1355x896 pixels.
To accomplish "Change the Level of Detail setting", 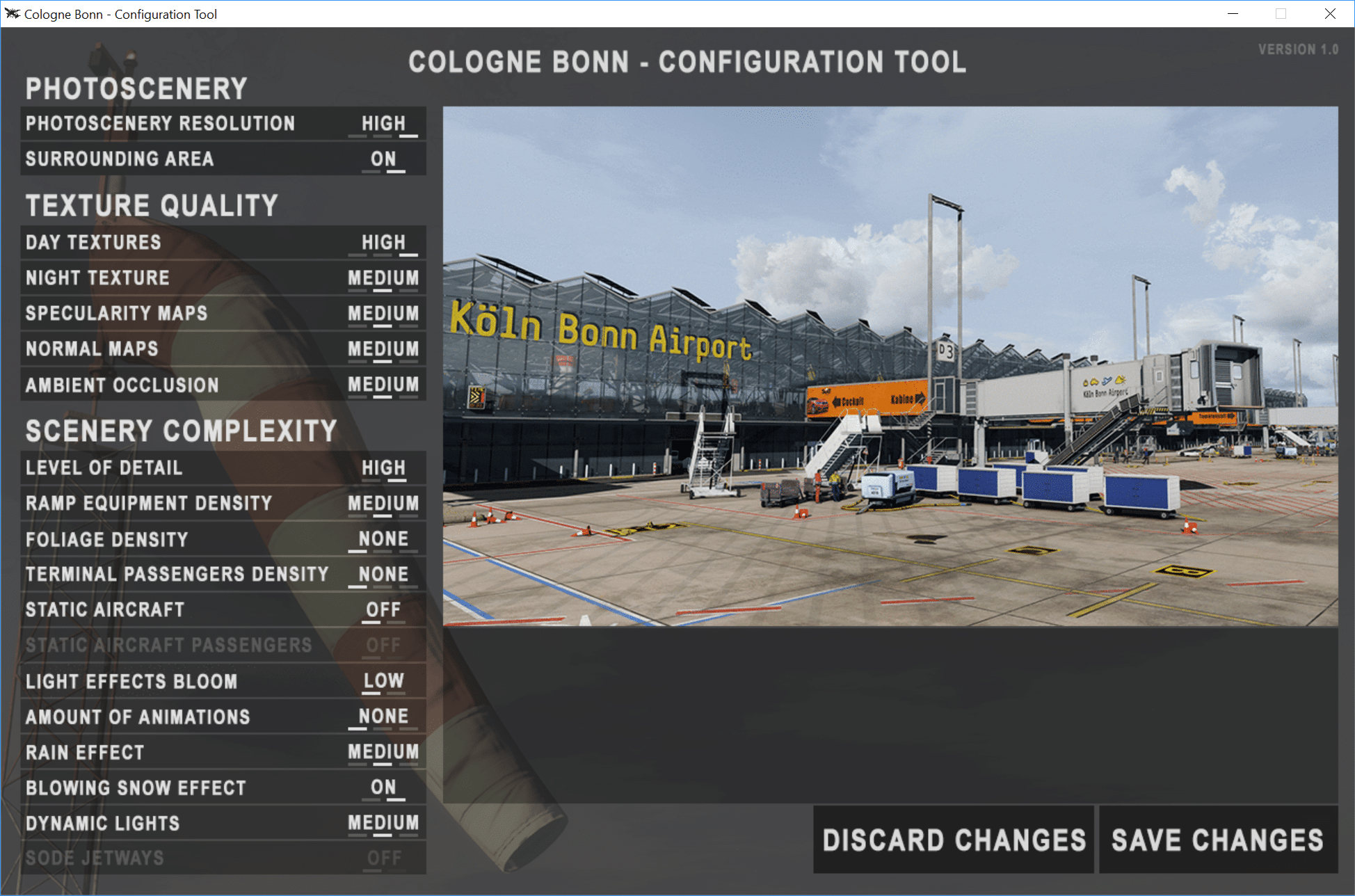I will (x=383, y=468).
